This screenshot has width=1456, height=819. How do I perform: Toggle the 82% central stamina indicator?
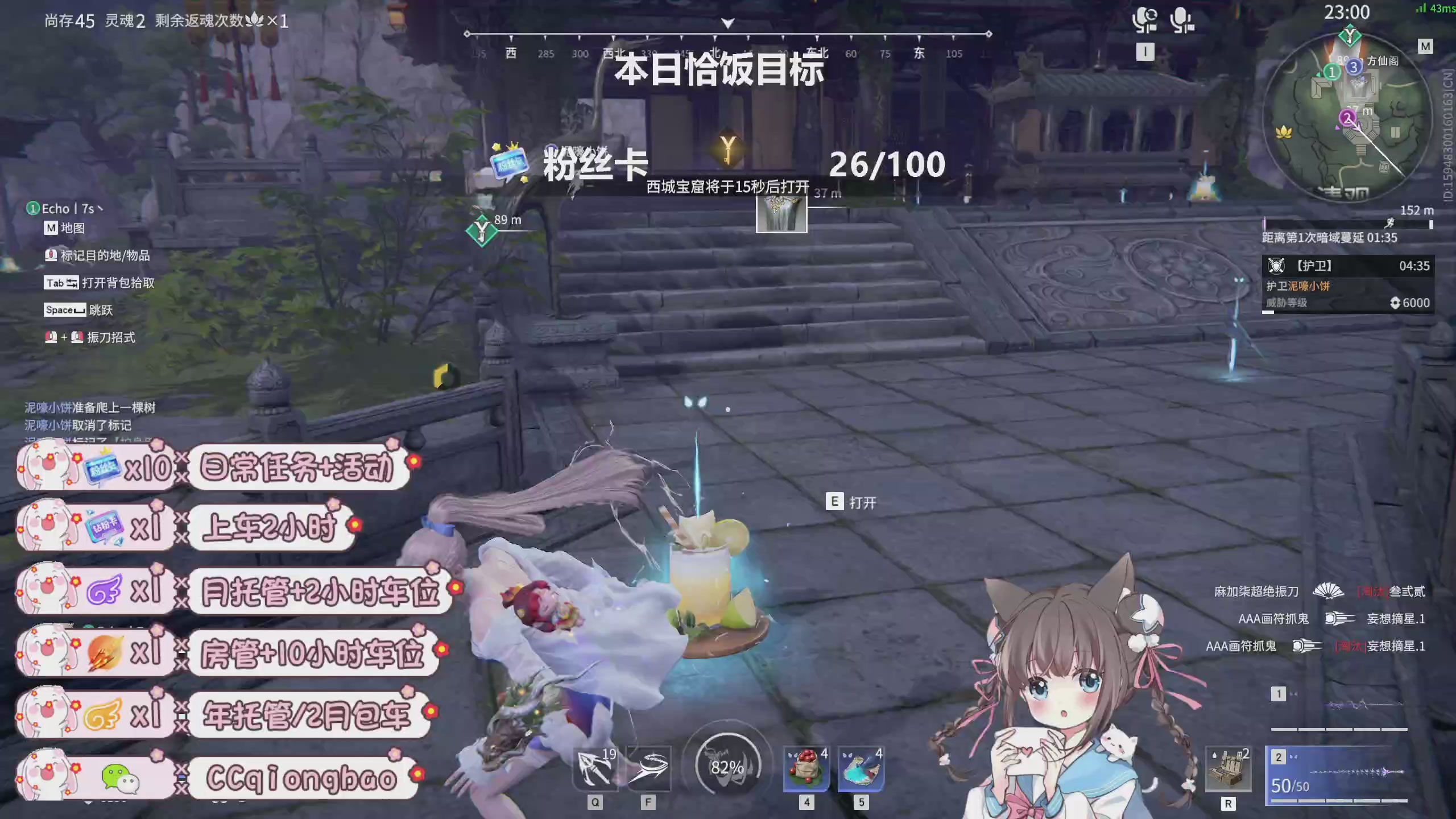pos(727,767)
